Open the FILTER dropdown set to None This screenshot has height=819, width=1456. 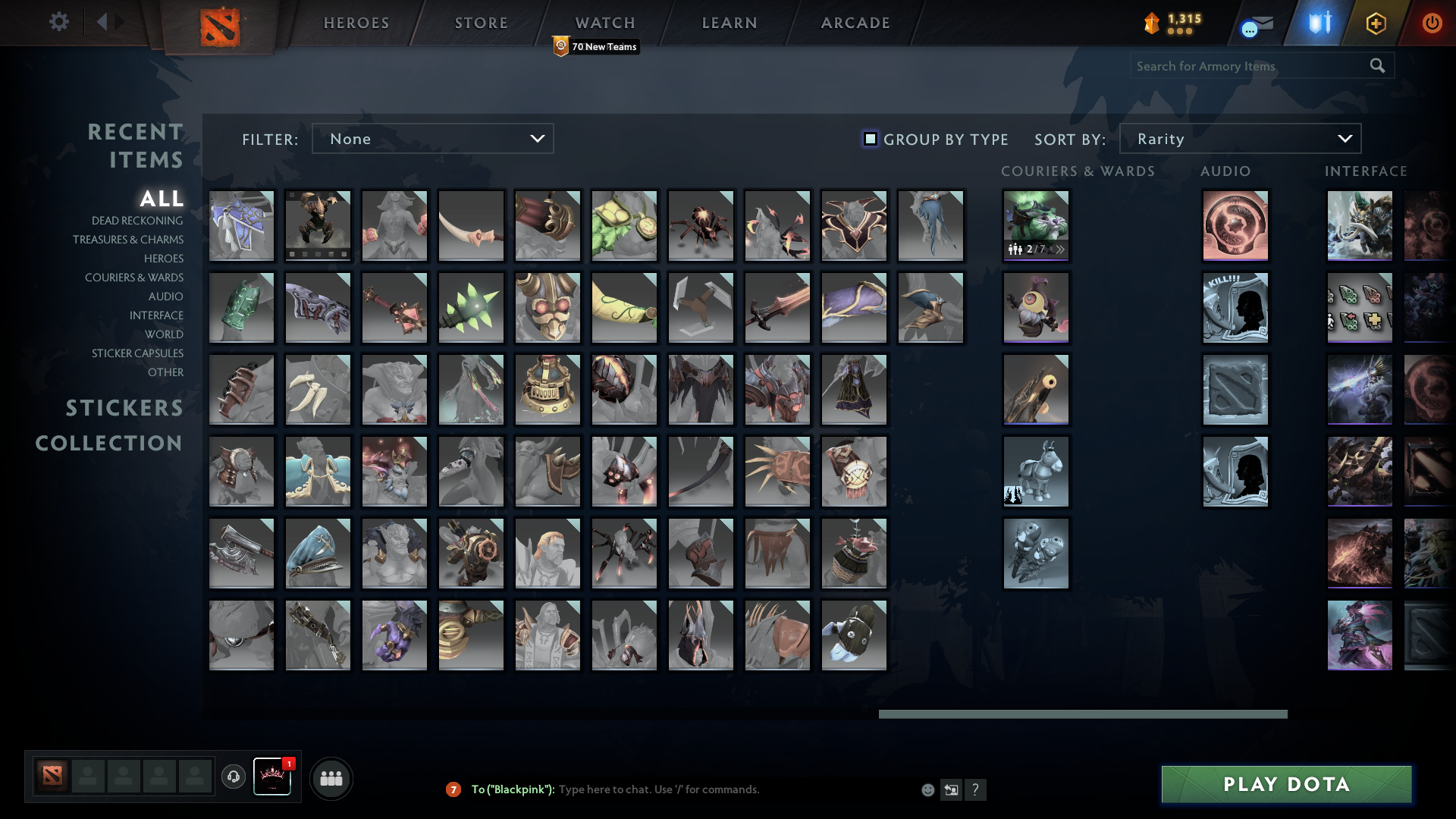point(432,139)
